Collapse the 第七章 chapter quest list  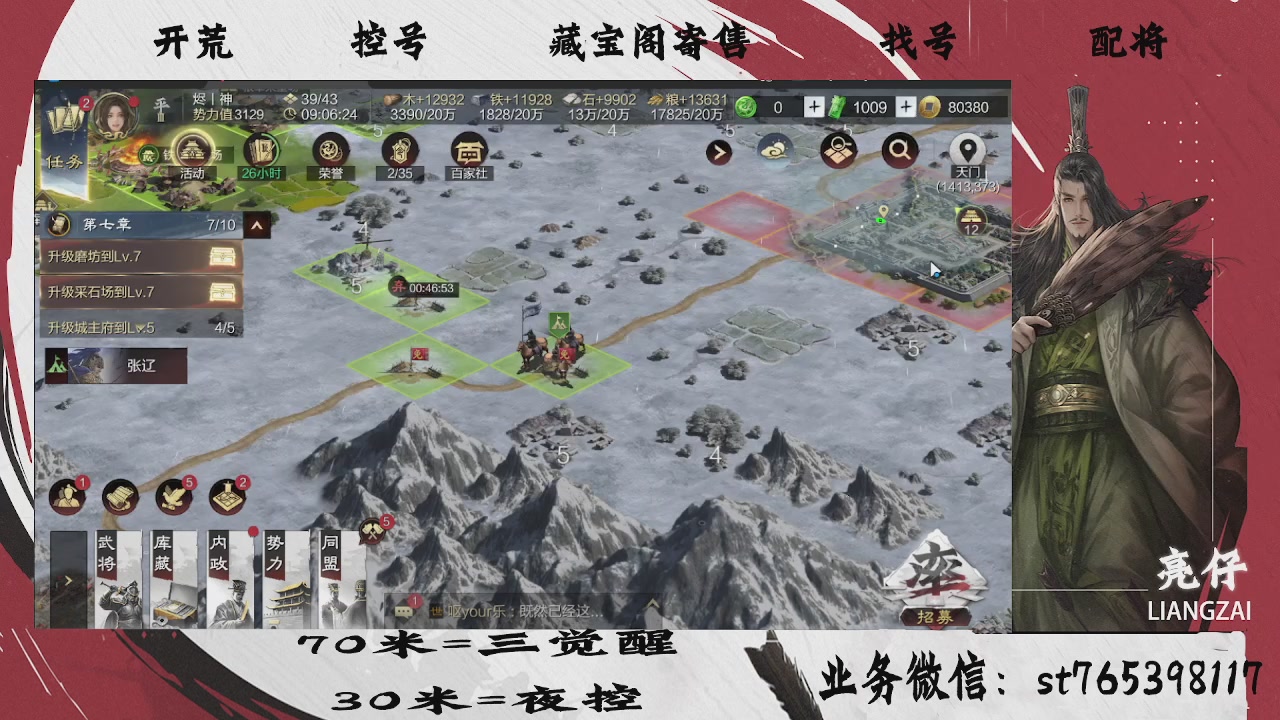256,225
